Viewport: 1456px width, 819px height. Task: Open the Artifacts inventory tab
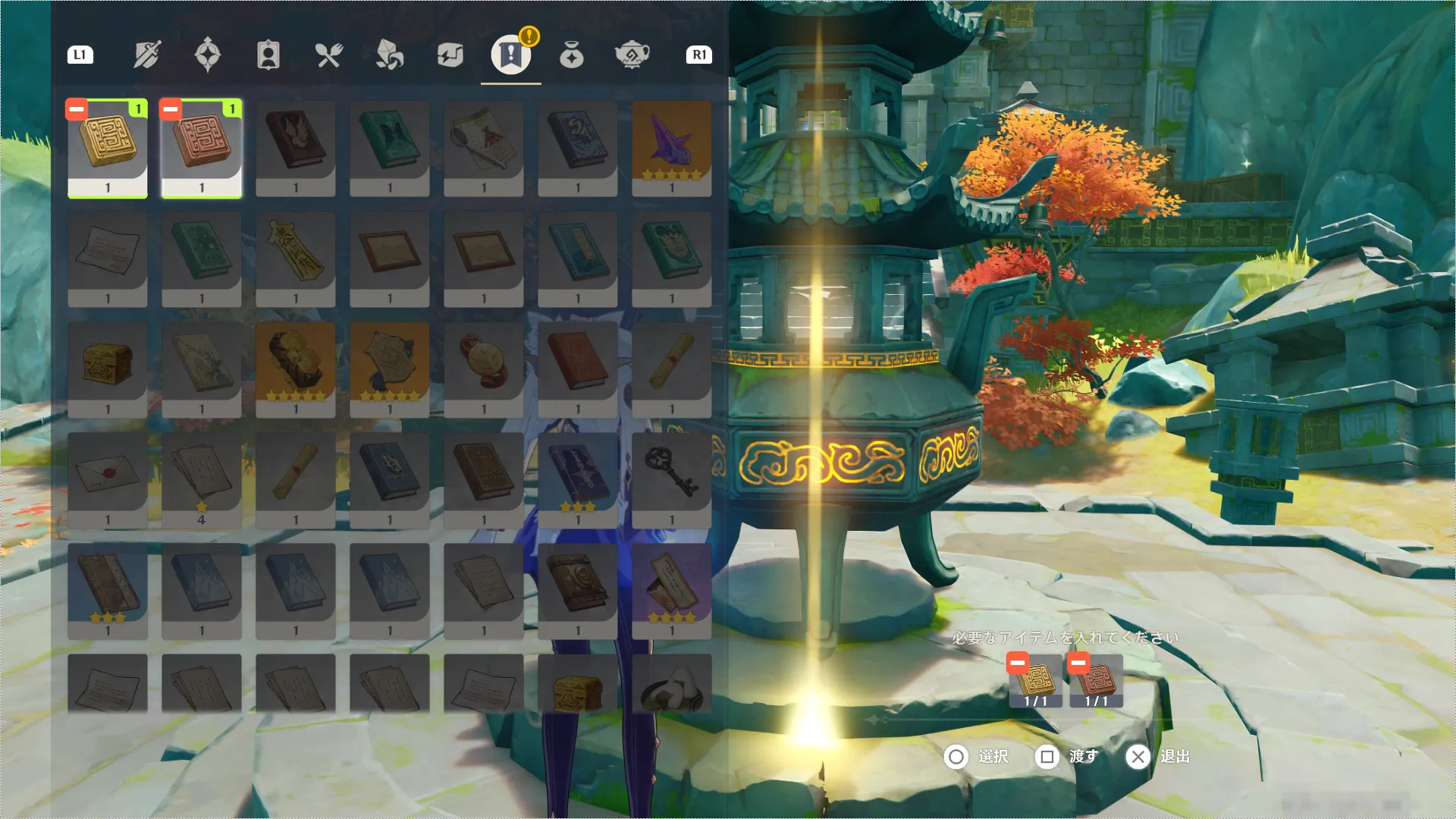click(x=207, y=55)
